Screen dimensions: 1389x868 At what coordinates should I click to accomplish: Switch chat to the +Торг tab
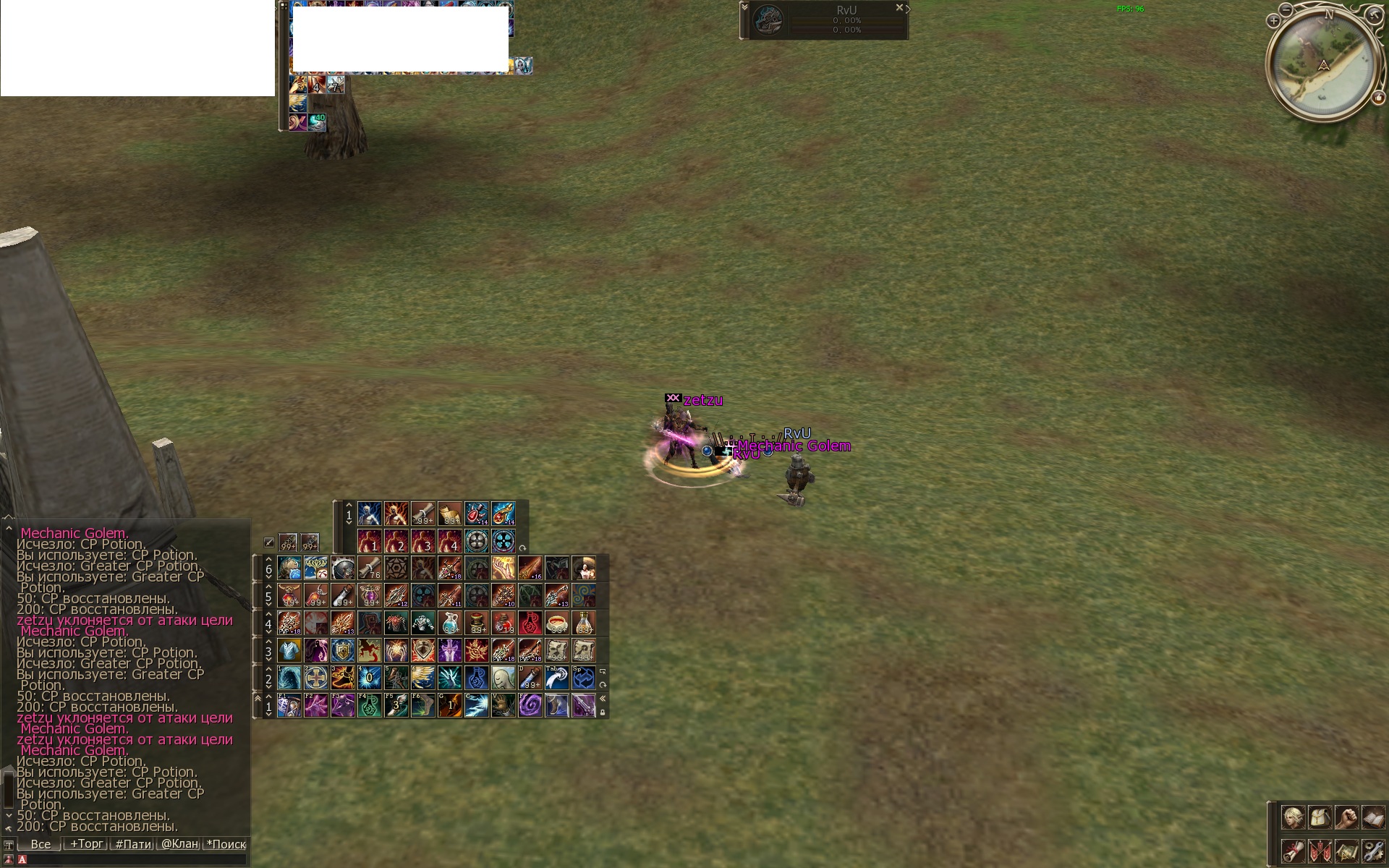point(87,843)
